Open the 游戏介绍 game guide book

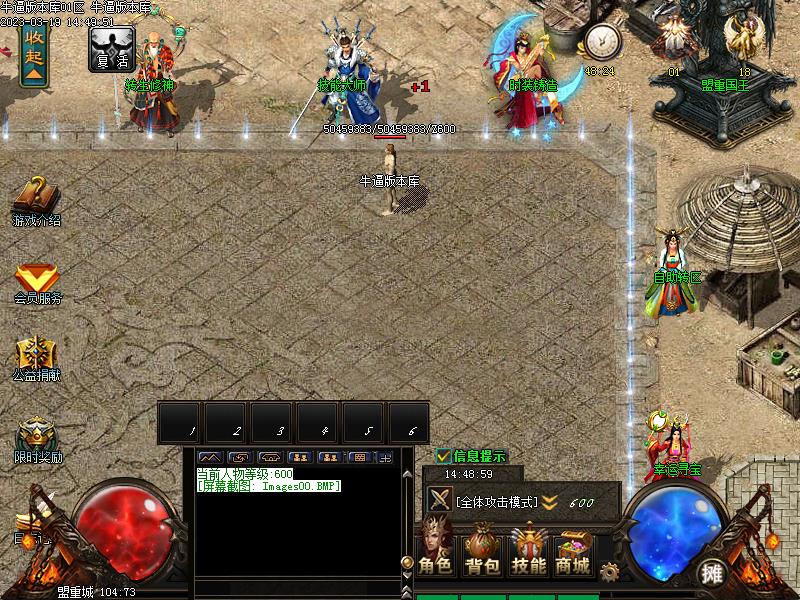click(x=36, y=197)
